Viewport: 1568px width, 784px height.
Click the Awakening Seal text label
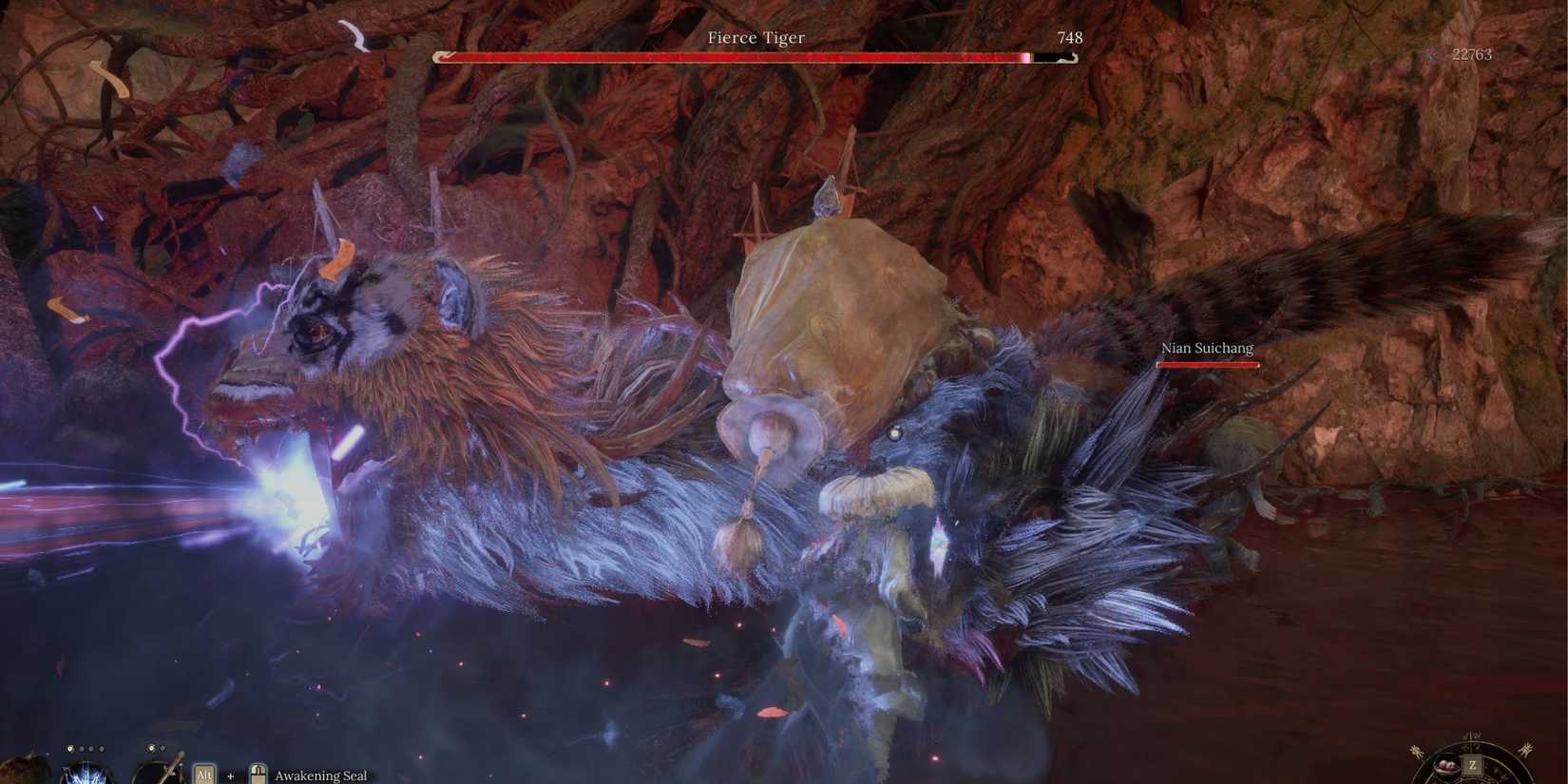[x=321, y=775]
